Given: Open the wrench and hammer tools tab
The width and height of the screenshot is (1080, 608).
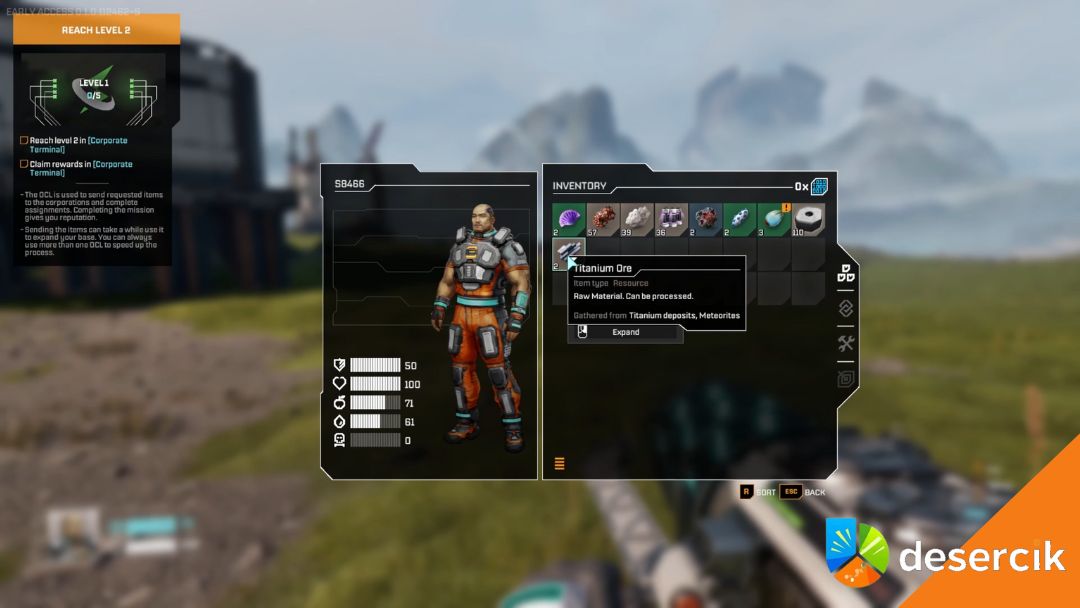Looking at the screenshot, I should point(846,344).
